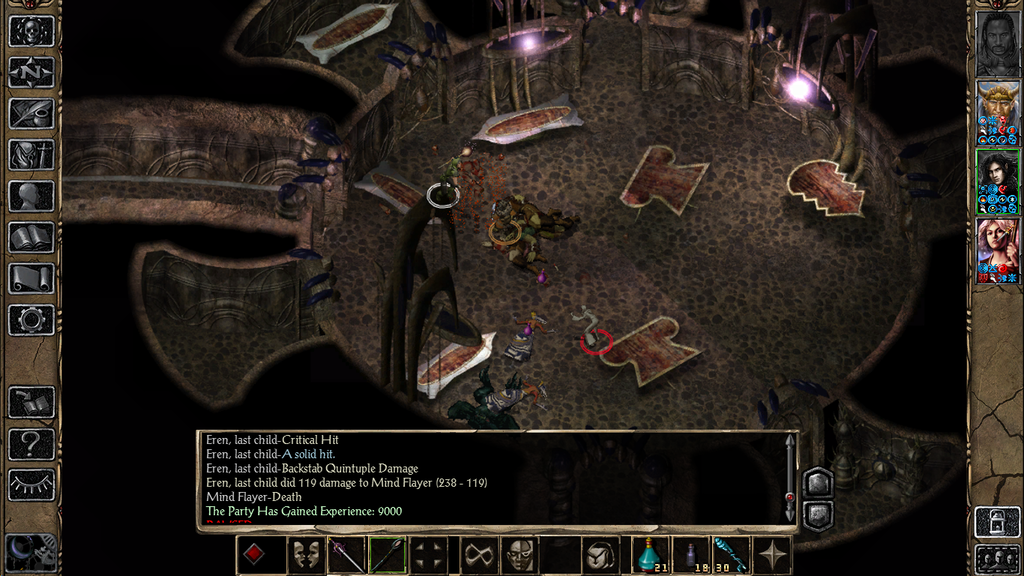Select the staff quick weapon slot
The image size is (1024, 576).
pyautogui.click(x=388, y=555)
